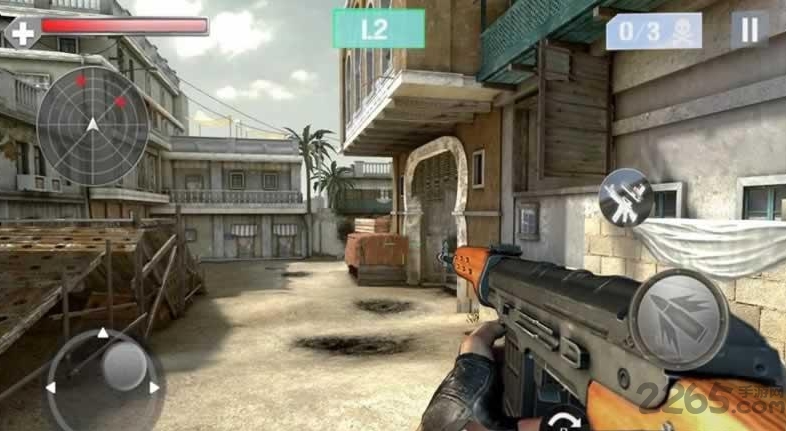
Task: Click the circular radar minimap
Action: coord(92,125)
